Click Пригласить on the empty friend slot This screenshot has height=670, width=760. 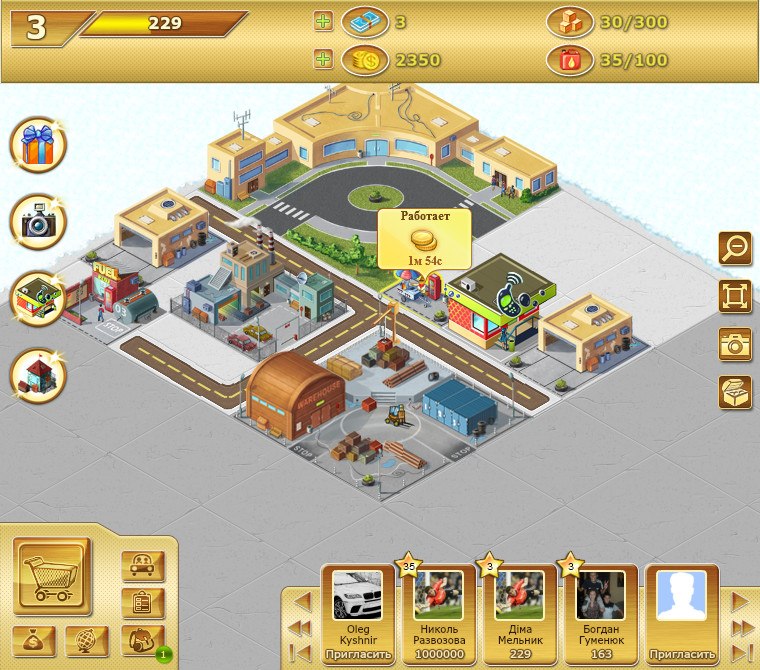tap(682, 655)
